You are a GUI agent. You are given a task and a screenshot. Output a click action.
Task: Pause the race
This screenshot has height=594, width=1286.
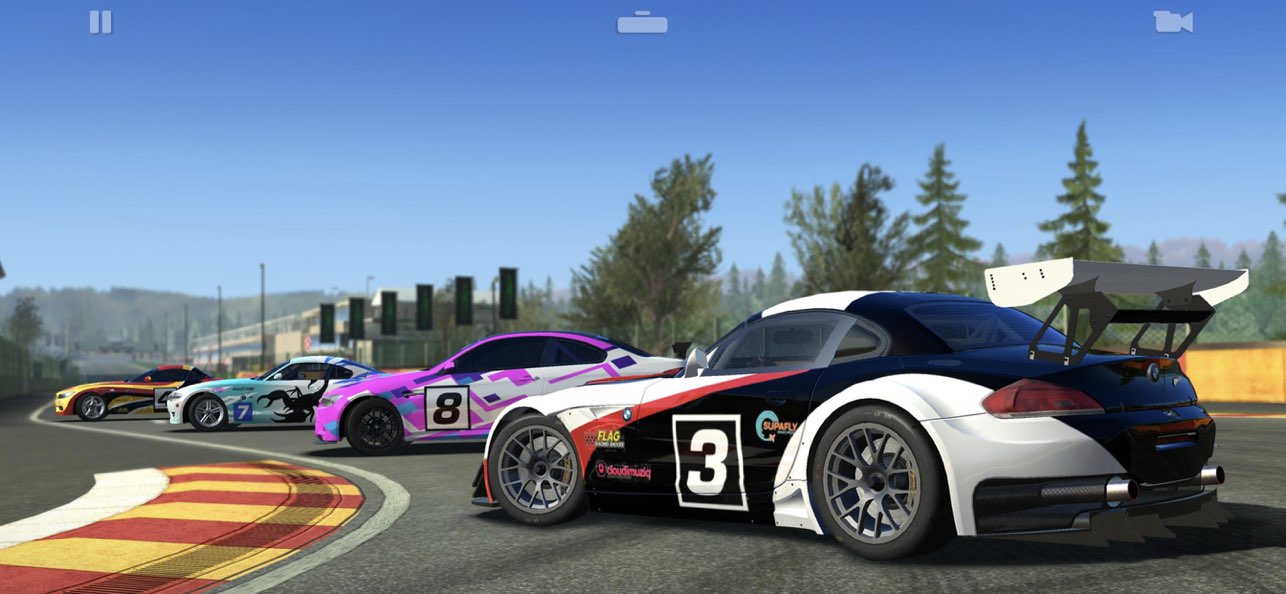coord(100,22)
